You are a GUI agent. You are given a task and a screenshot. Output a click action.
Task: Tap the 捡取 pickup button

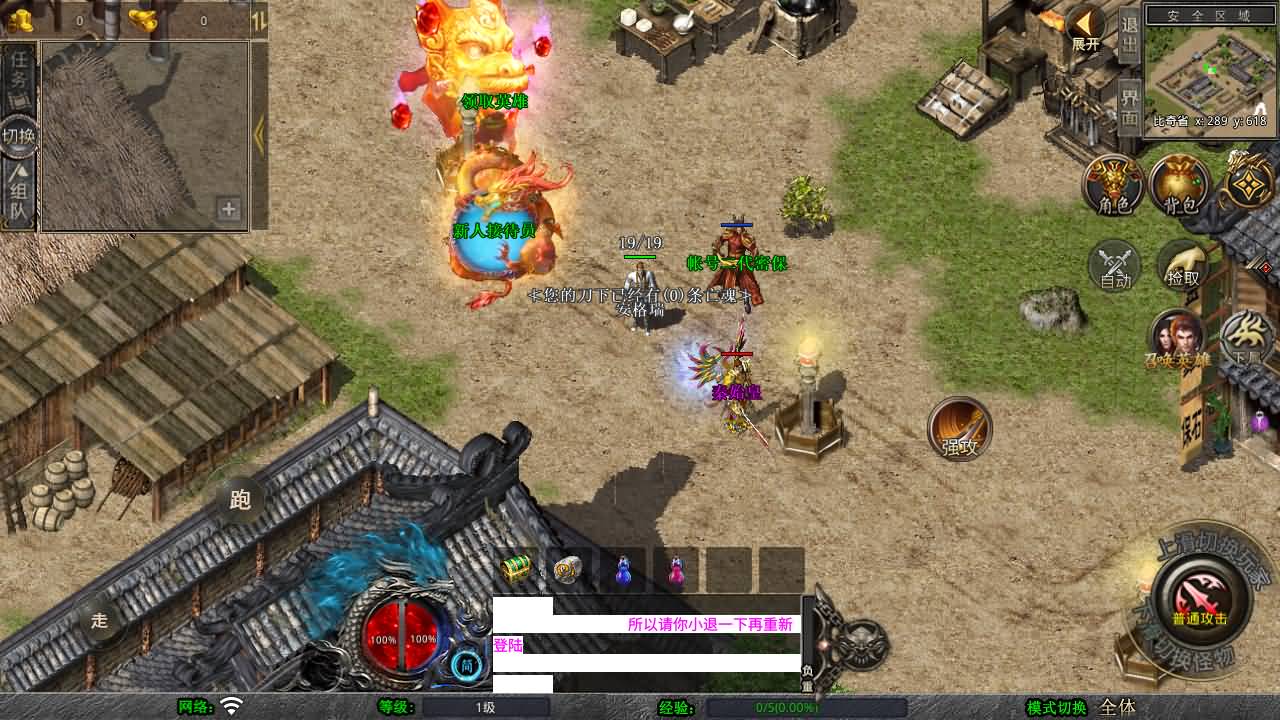[x=1182, y=267]
